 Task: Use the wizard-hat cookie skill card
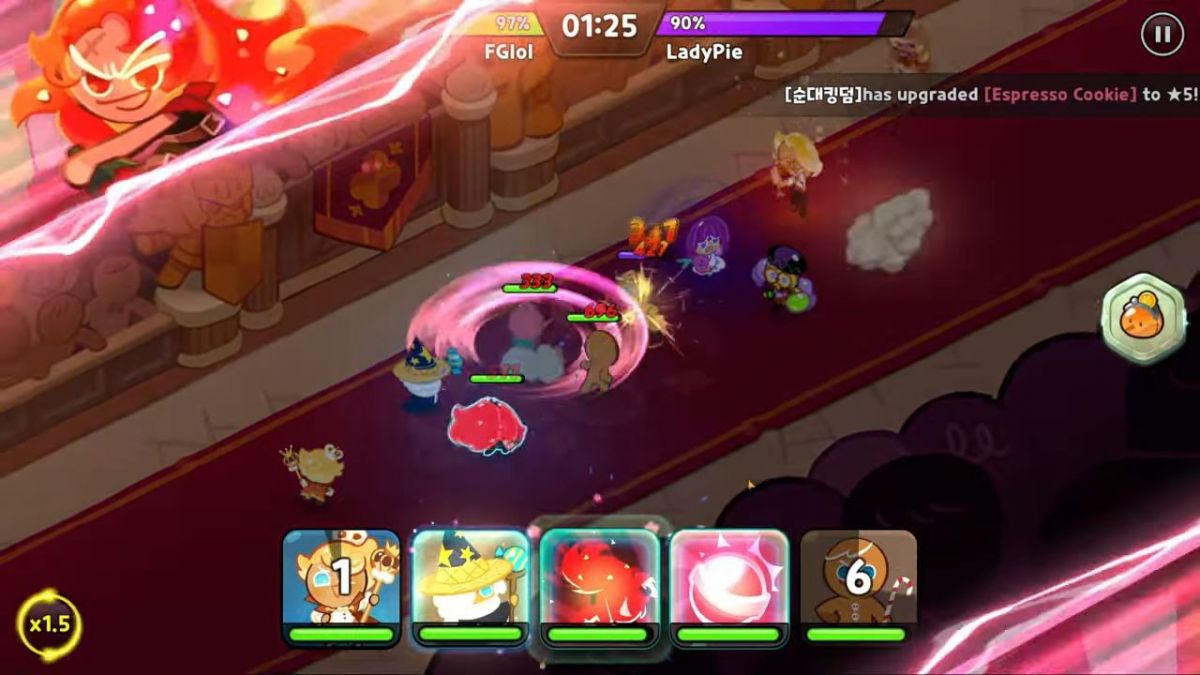point(470,583)
